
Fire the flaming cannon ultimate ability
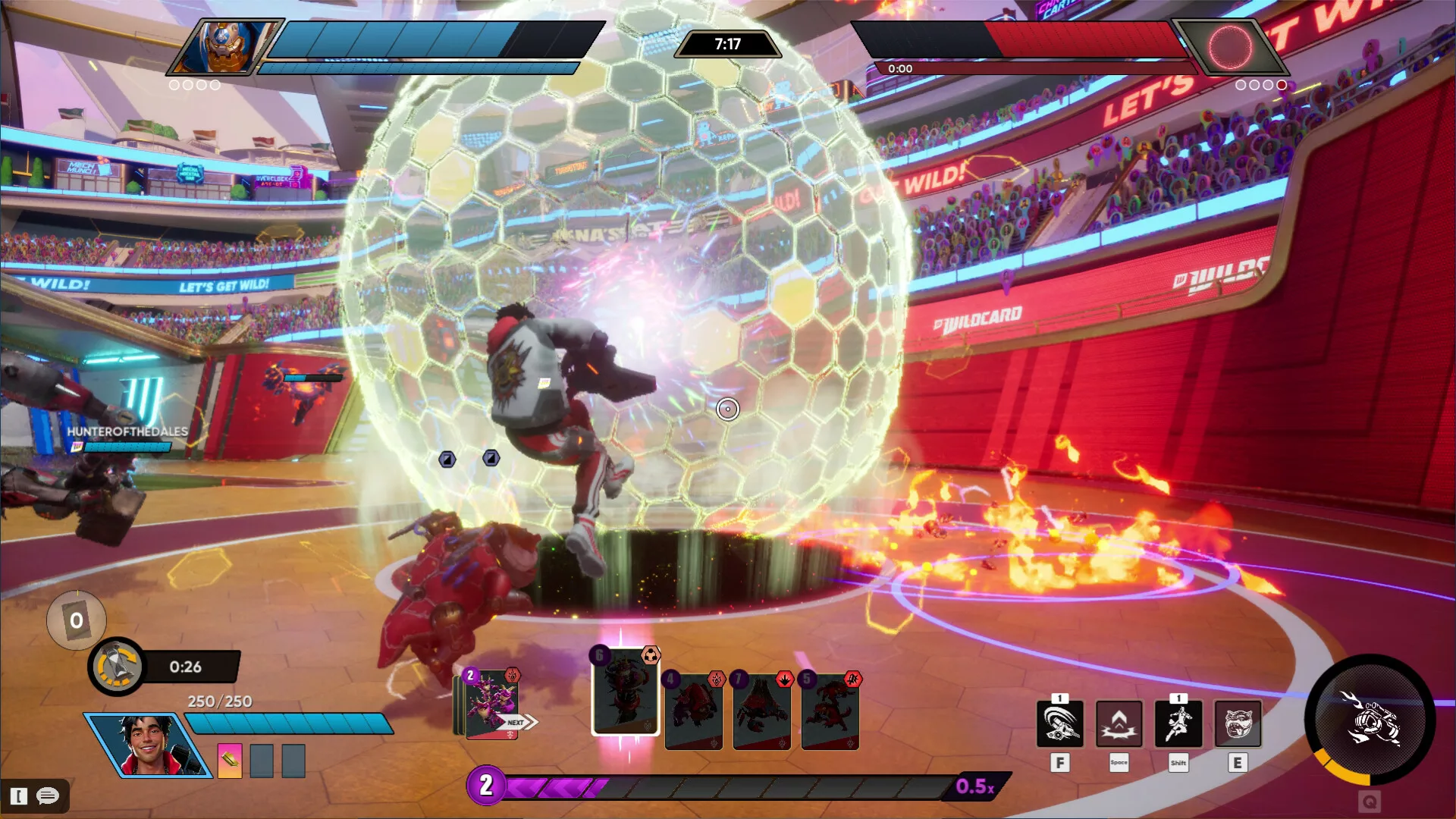[1370, 718]
